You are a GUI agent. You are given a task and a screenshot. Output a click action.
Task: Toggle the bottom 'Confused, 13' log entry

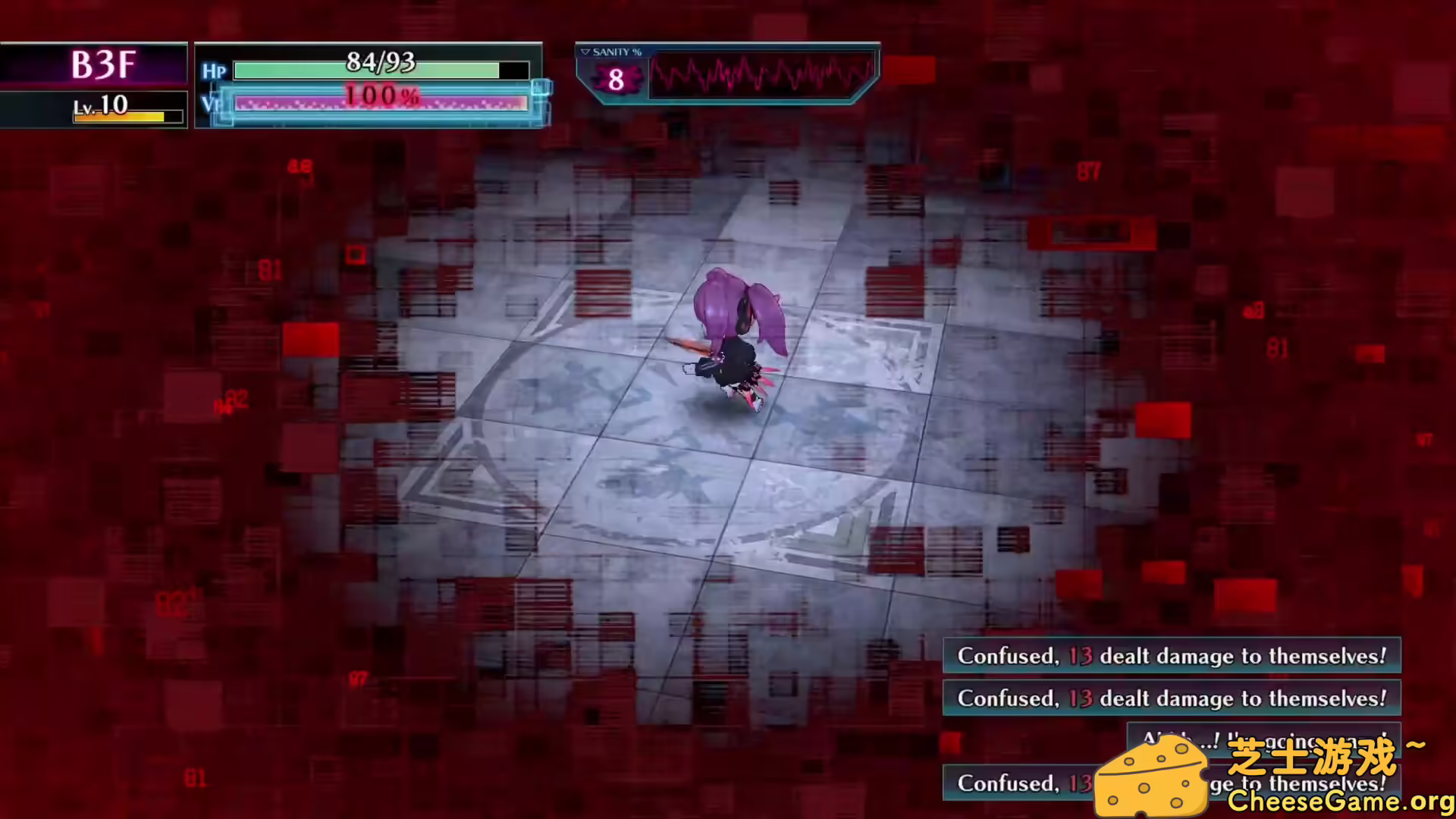(x=1024, y=783)
